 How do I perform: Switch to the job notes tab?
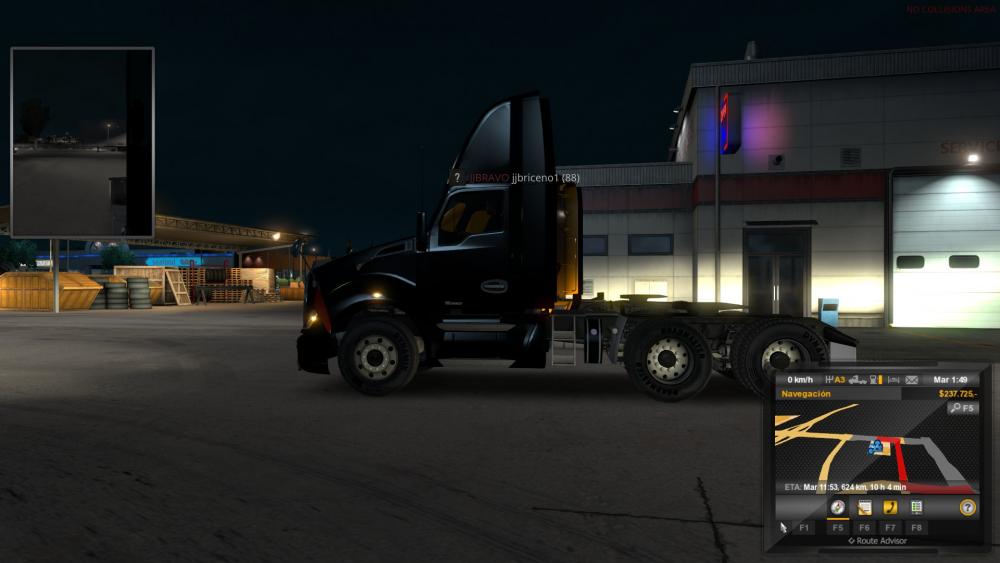tap(864, 507)
